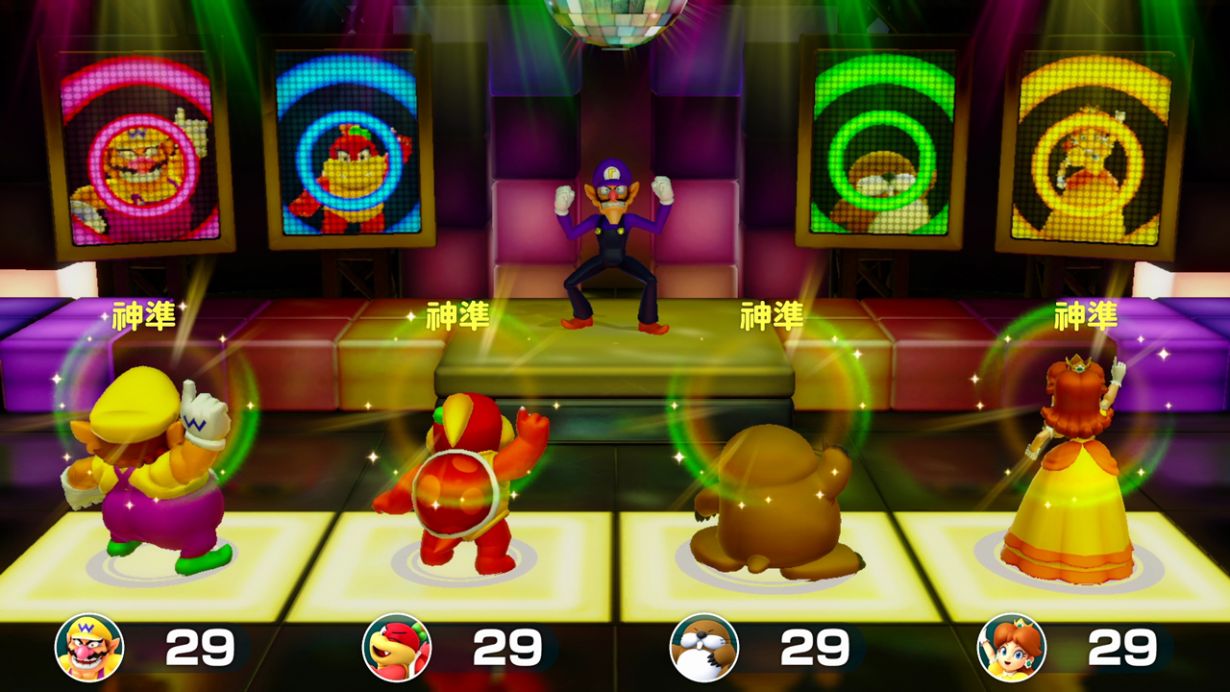This screenshot has height=692, width=1230.
Task: Click Monty Mole's player portrait icon
Action: tap(703, 647)
